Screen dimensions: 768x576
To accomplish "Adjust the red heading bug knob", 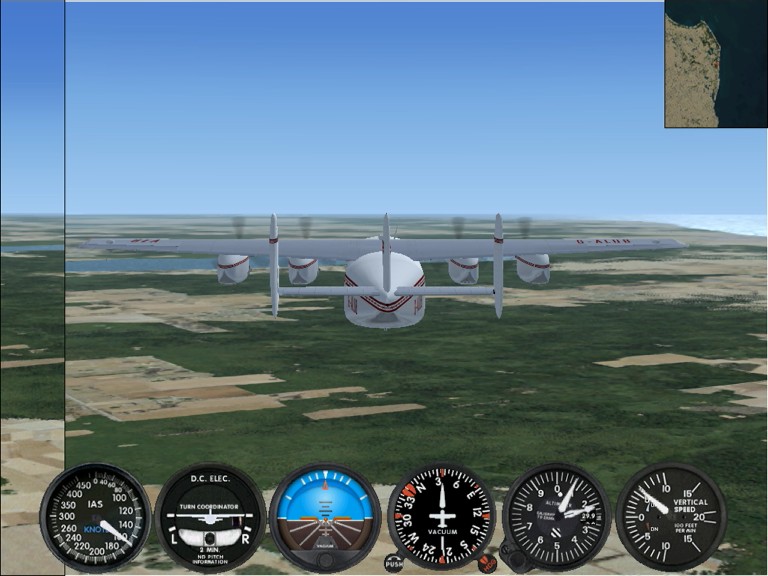I will (487, 563).
